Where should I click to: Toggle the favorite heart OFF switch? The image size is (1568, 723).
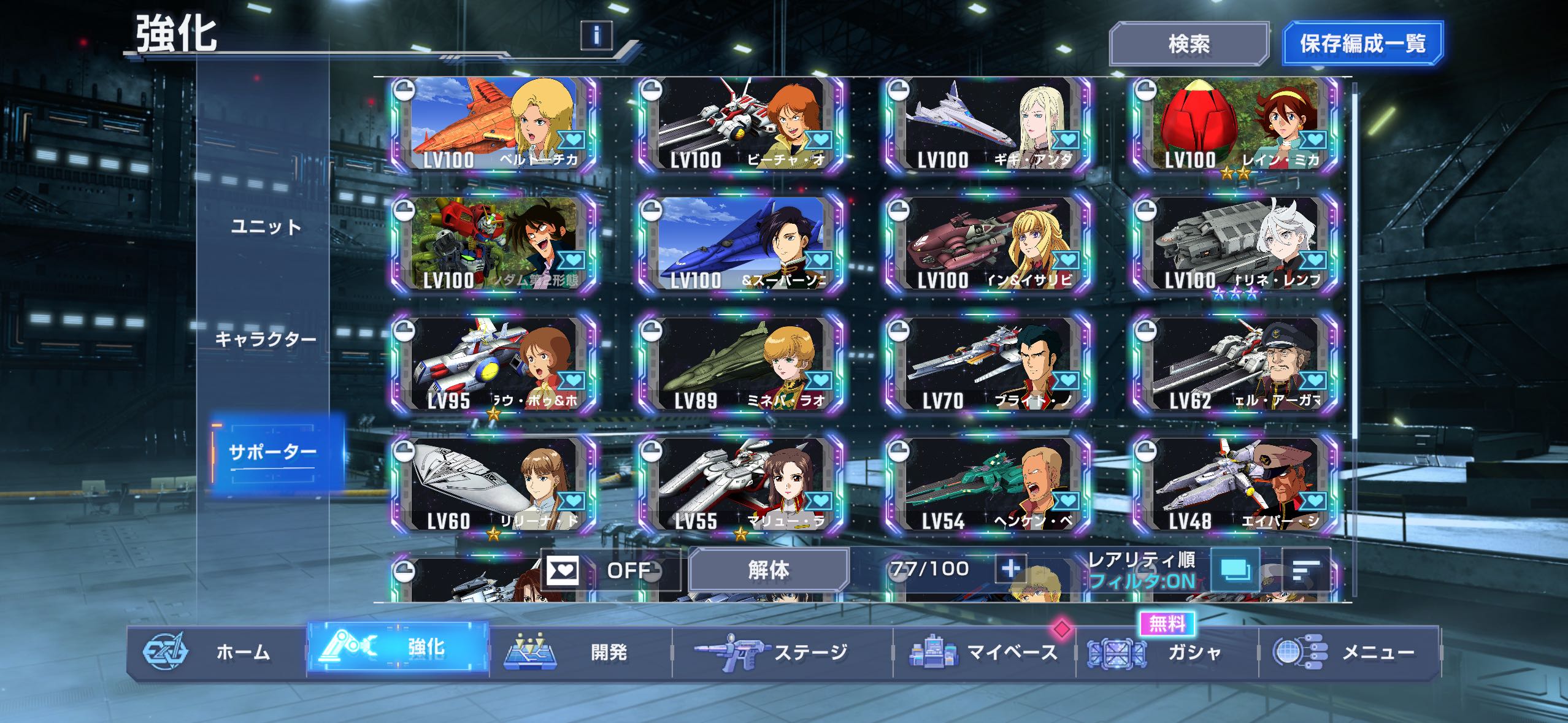point(610,571)
